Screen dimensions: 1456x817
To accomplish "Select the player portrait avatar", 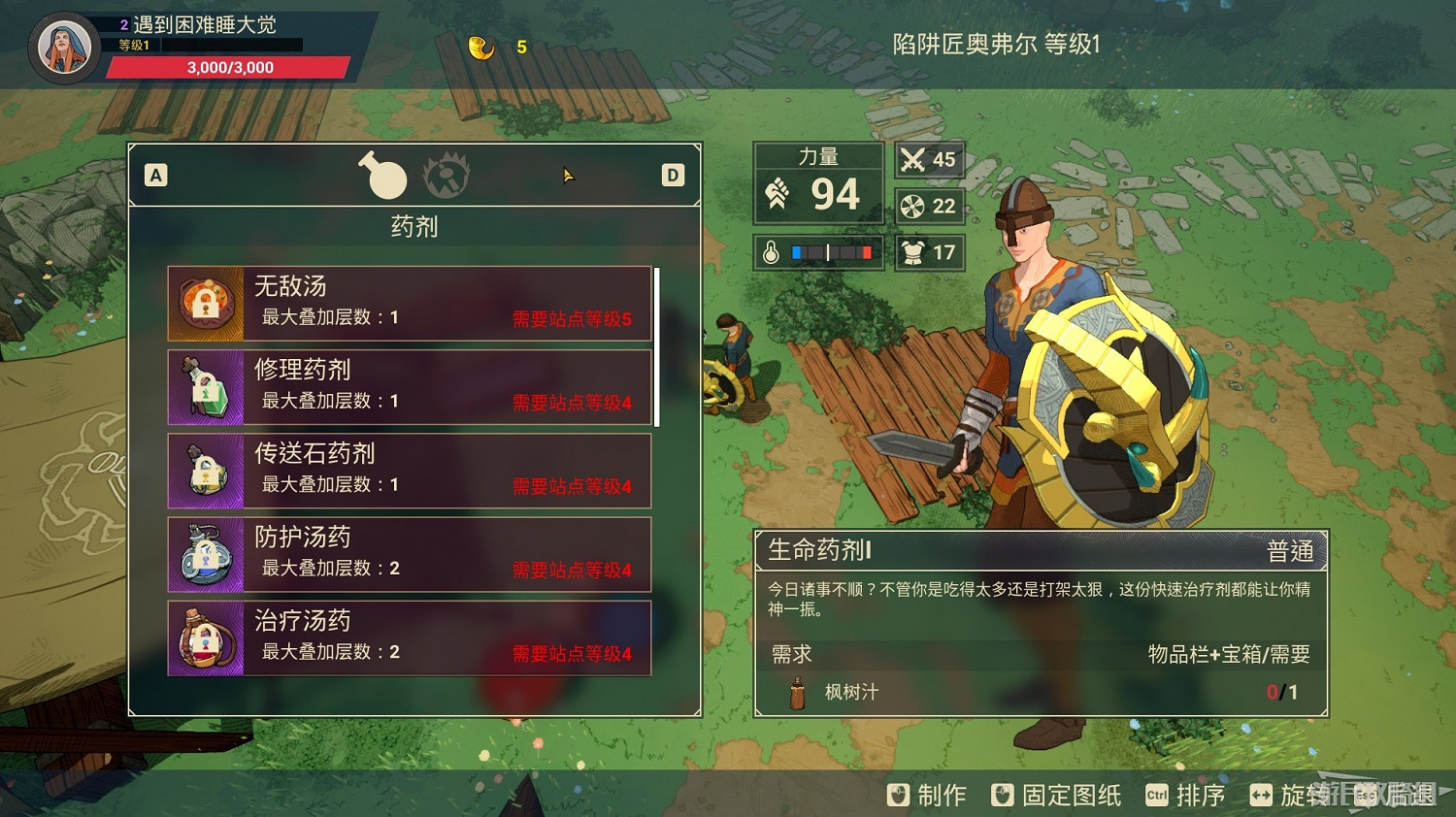I will coord(62,46).
